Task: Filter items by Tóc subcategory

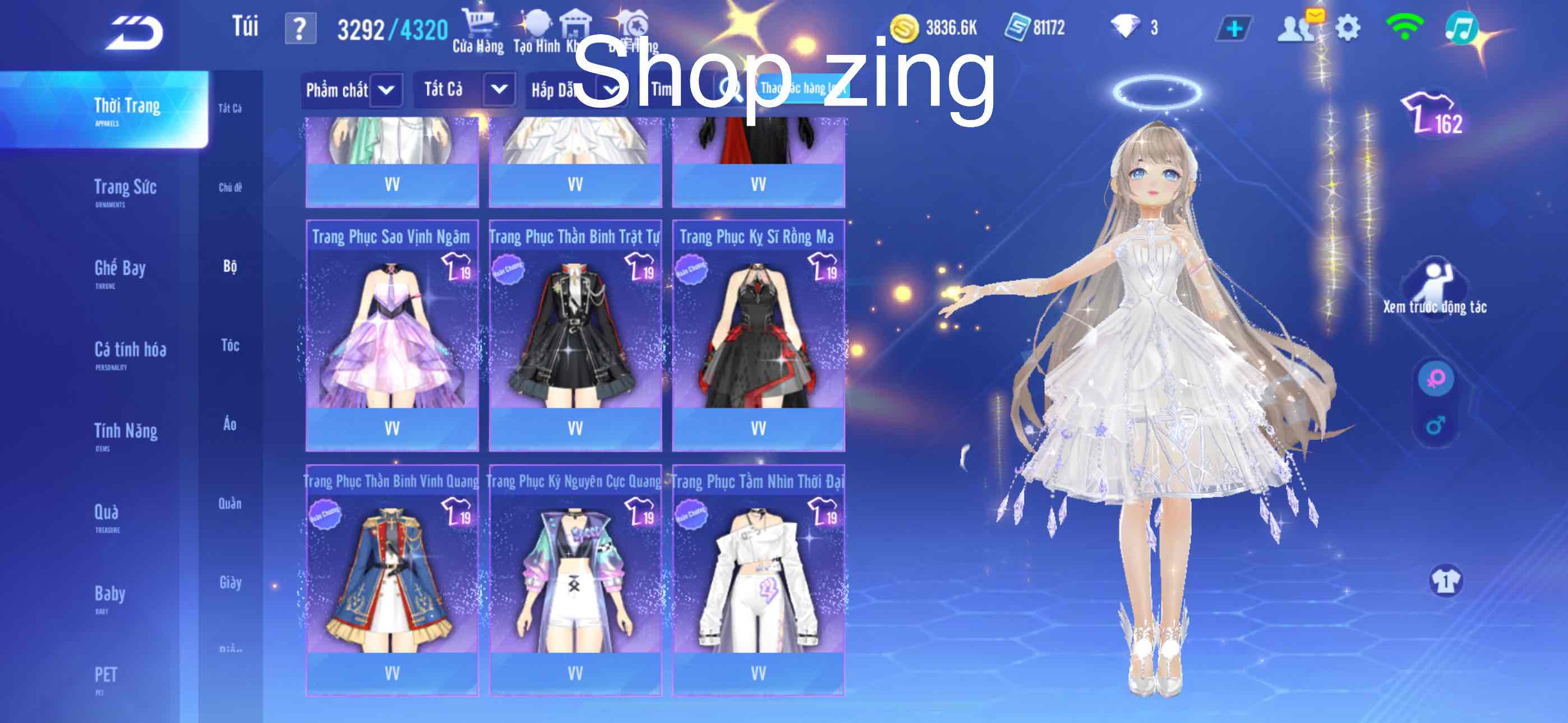Action: point(230,346)
